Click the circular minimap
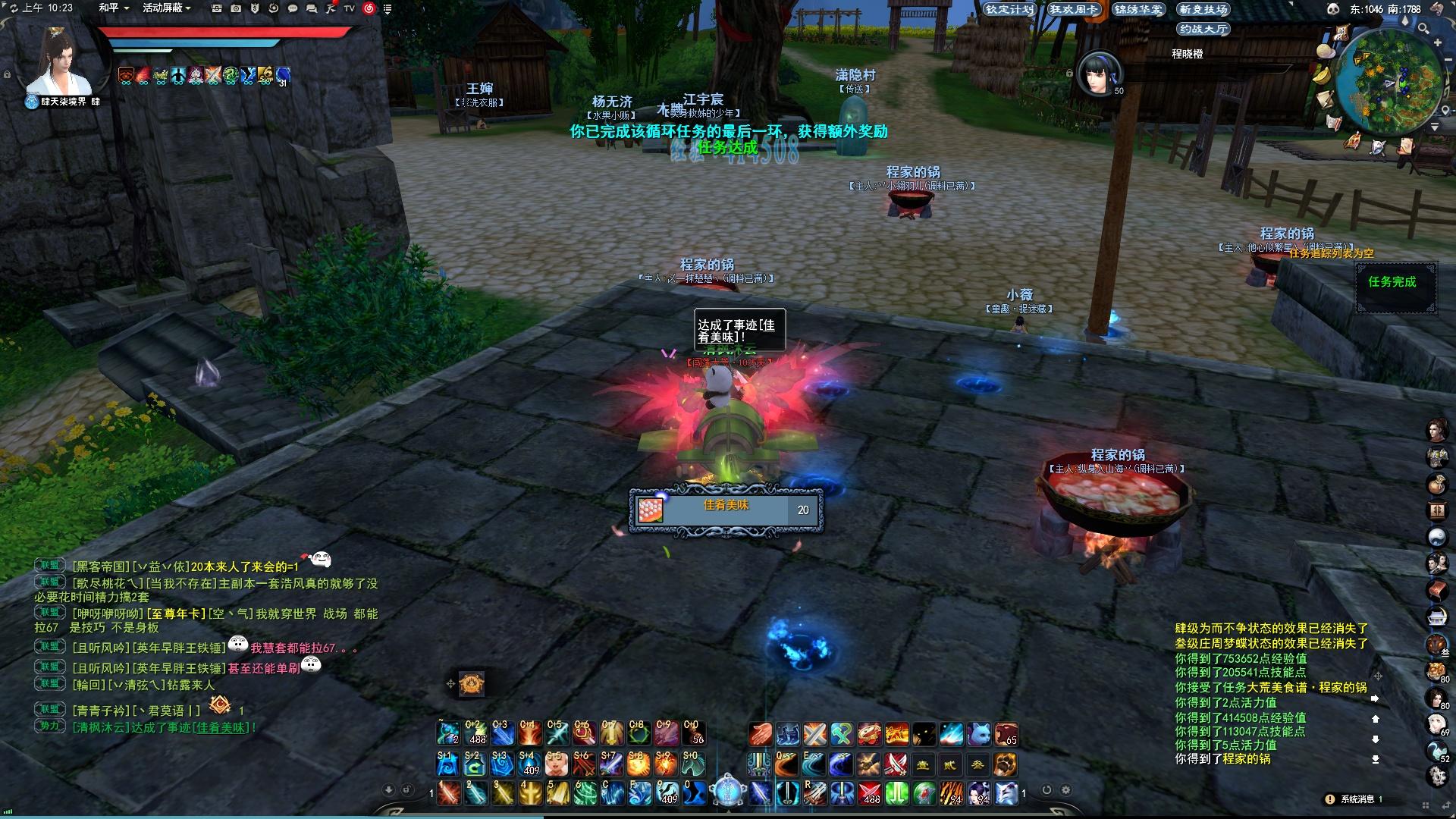This screenshot has width=1456, height=819. coord(1389,81)
